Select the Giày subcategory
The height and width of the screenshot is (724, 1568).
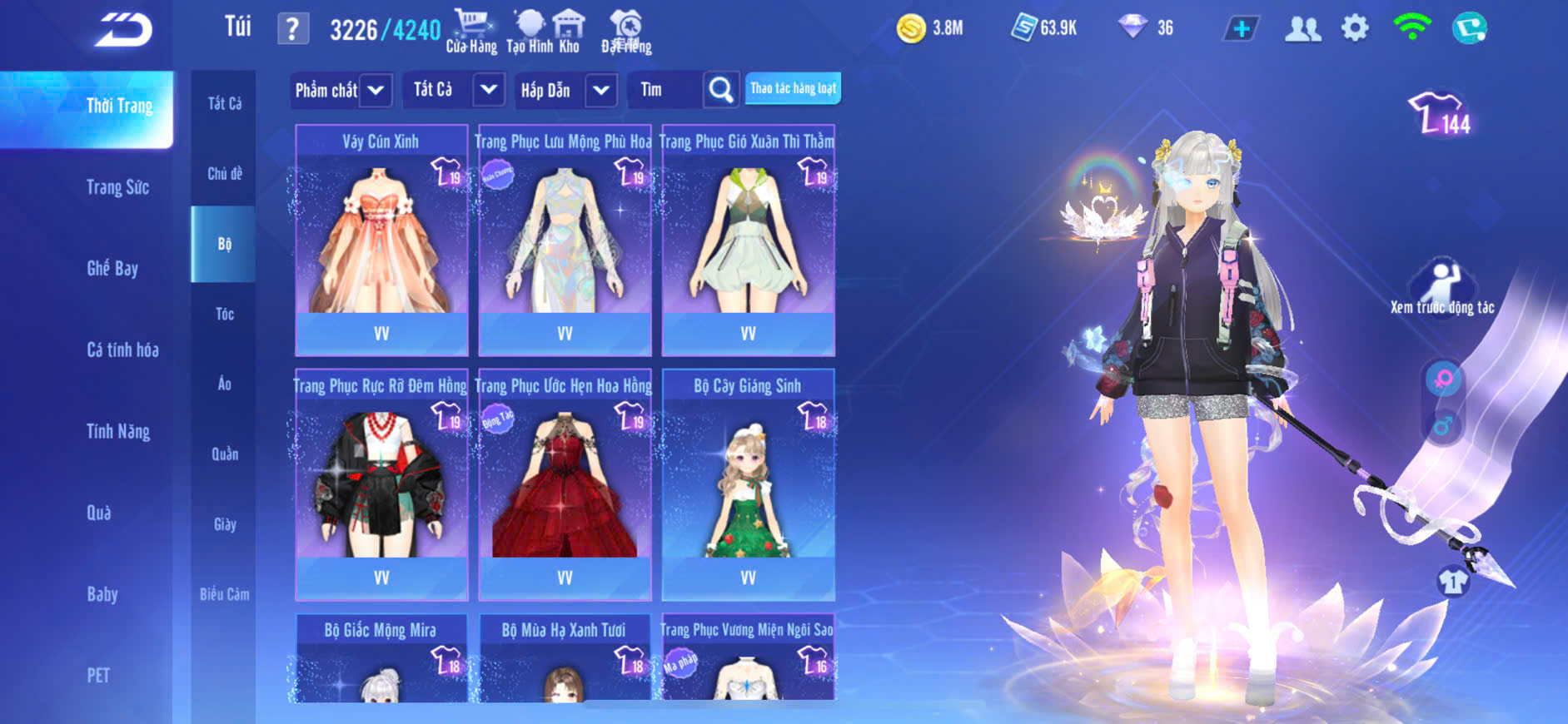[224, 524]
